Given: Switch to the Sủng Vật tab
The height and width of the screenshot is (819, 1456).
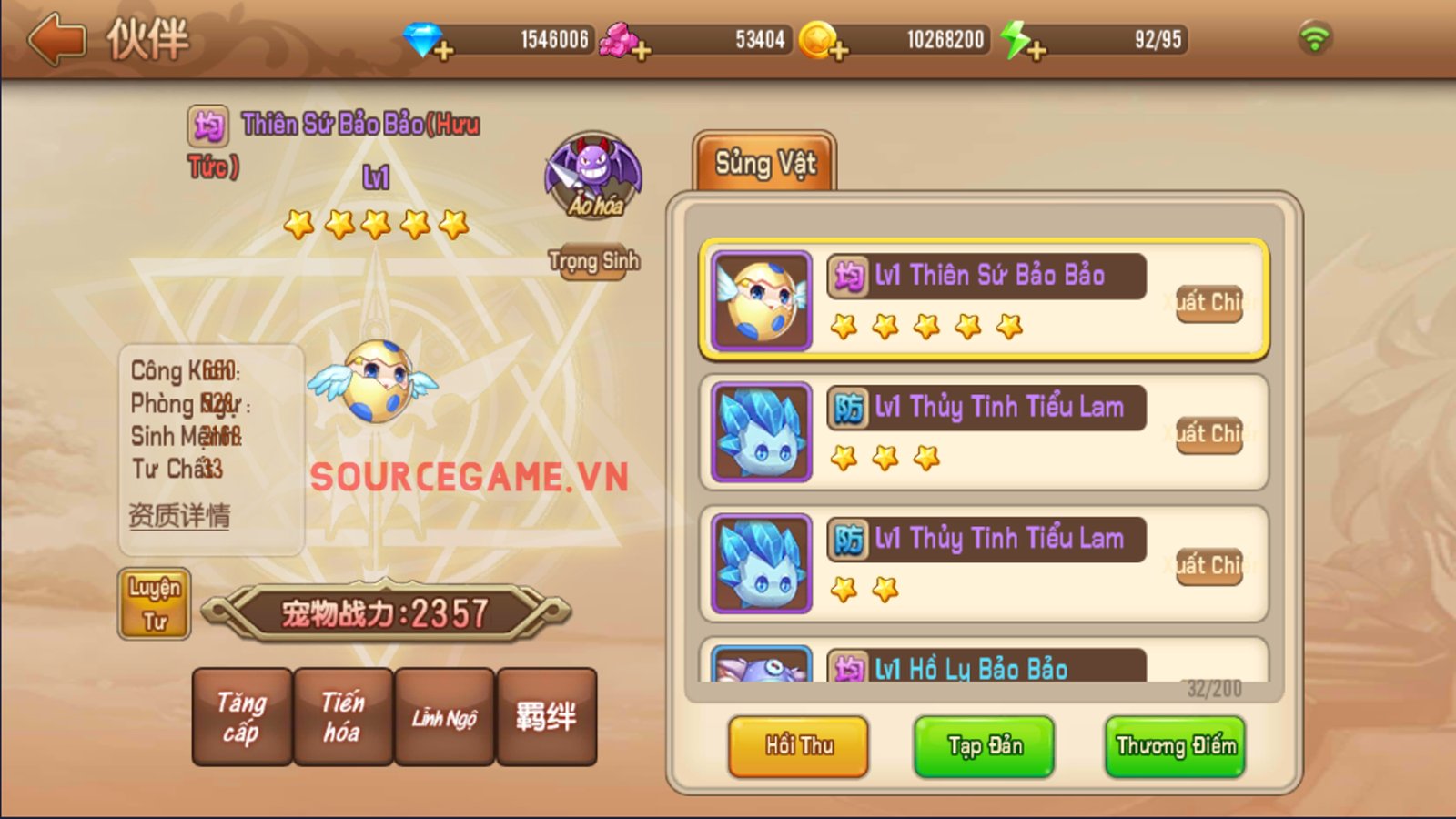Looking at the screenshot, I should (764, 164).
